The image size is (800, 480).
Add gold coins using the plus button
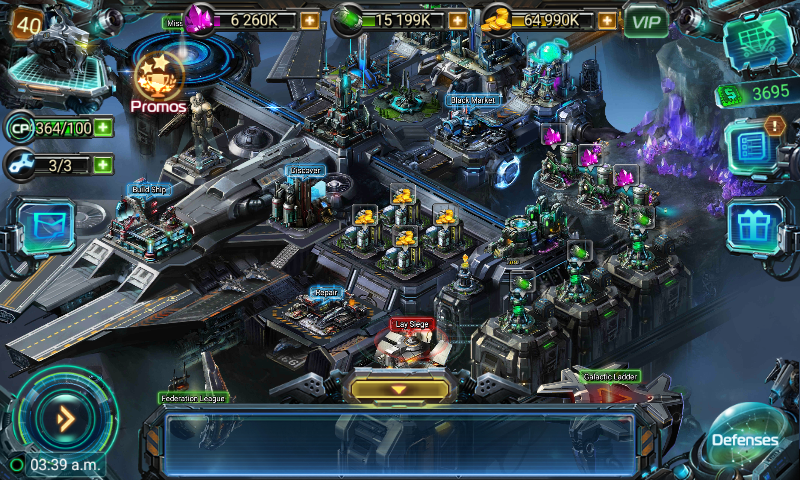point(604,20)
